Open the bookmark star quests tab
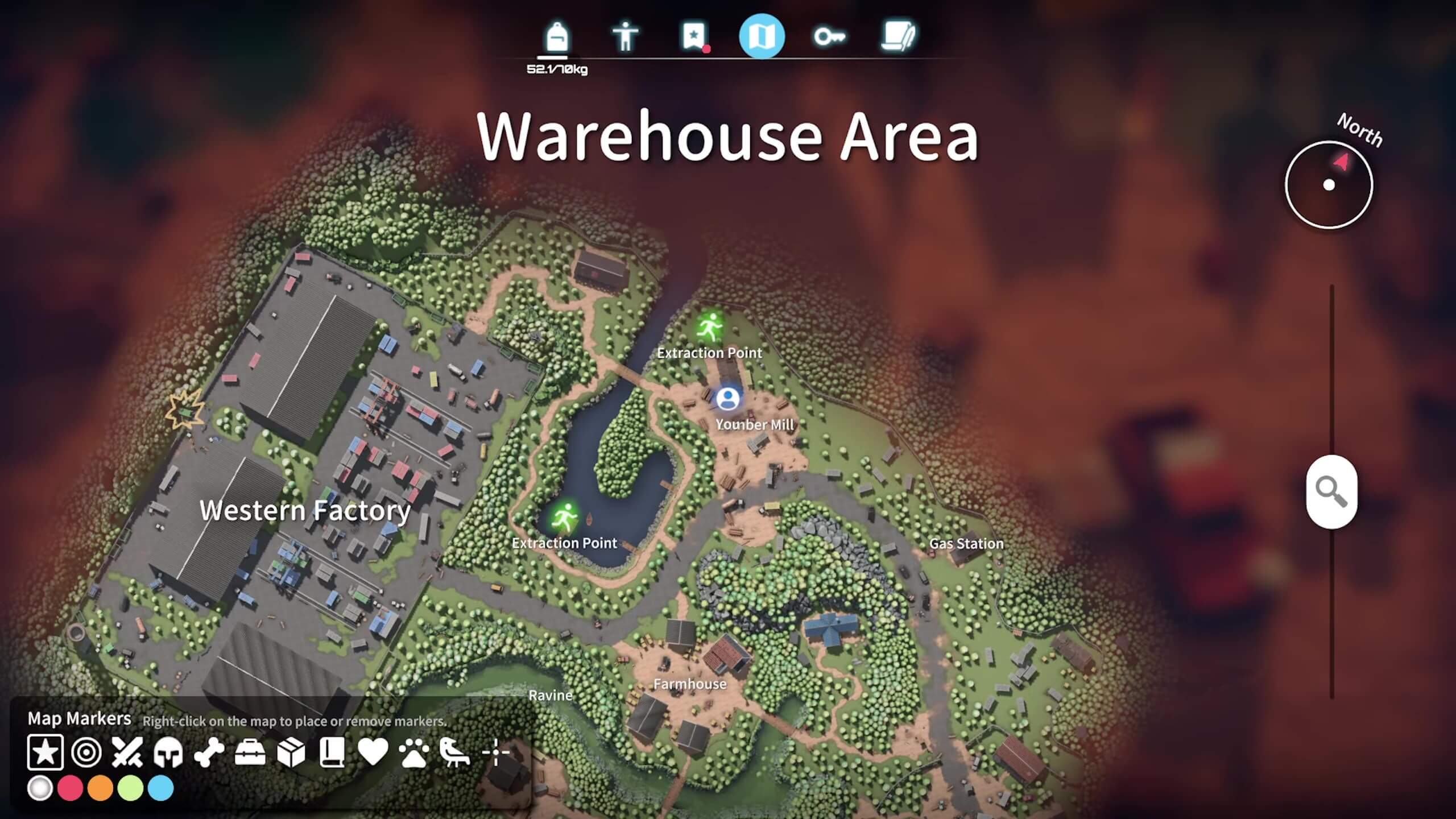Screen dimensions: 1456x819 click(x=693, y=37)
